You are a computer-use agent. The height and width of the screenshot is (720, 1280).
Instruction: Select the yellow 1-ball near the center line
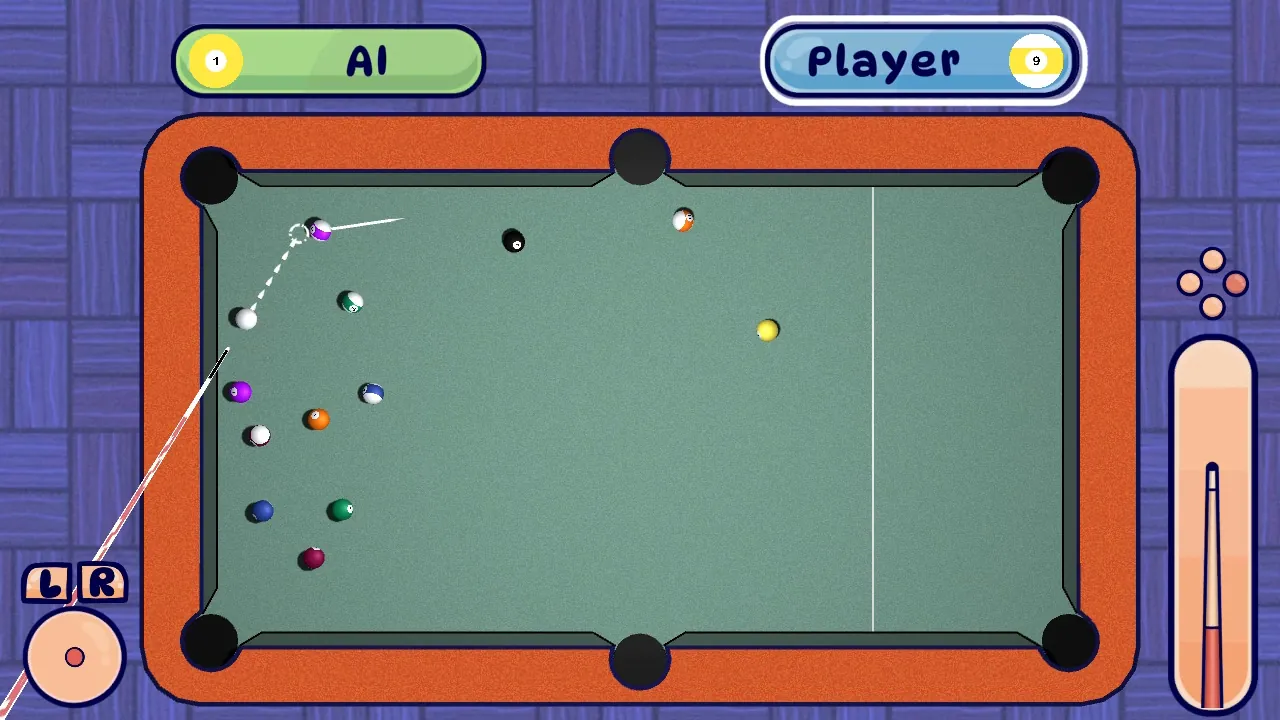coord(767,331)
